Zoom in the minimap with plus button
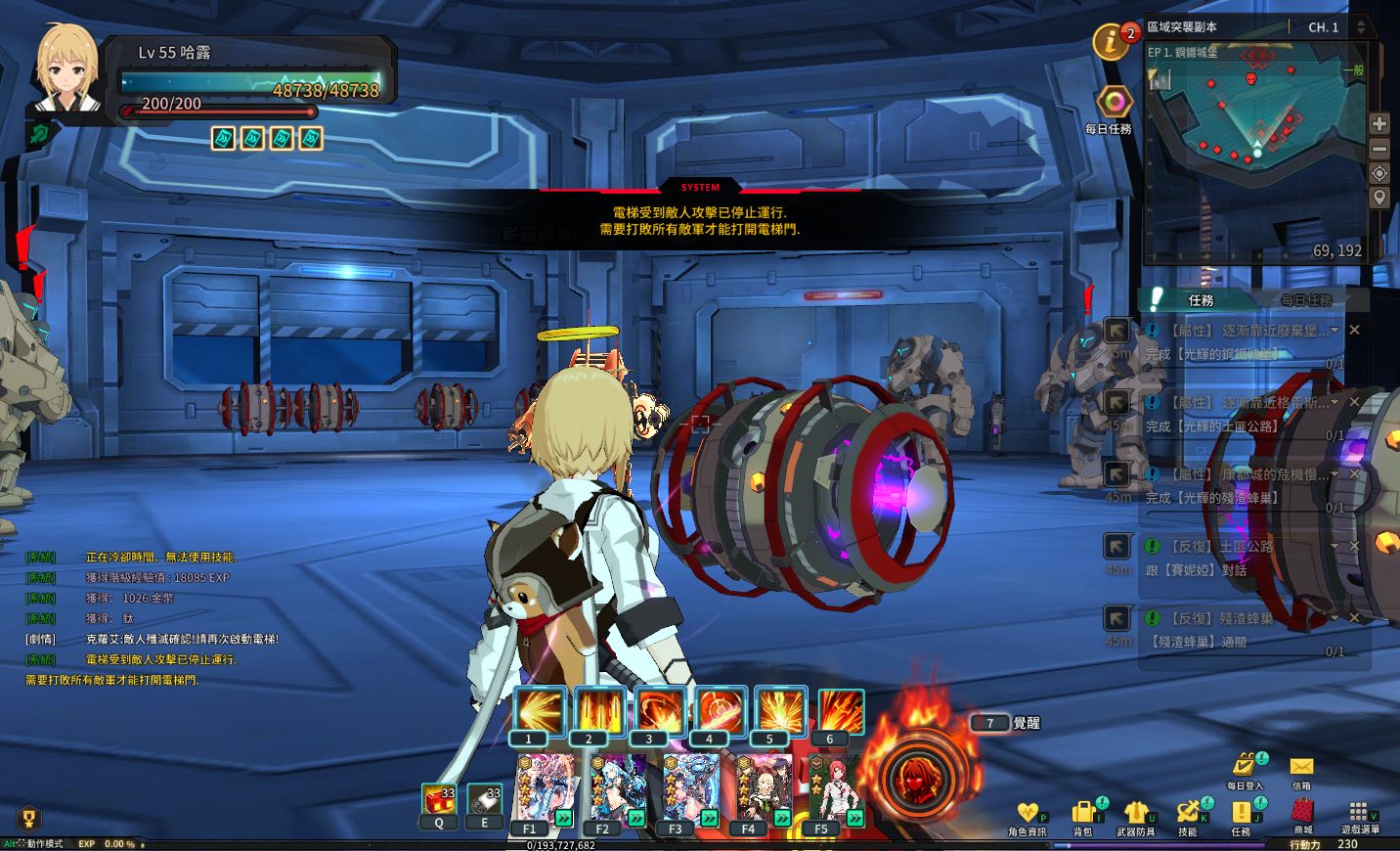Screen dimensions: 1400x851 pos(1379,124)
